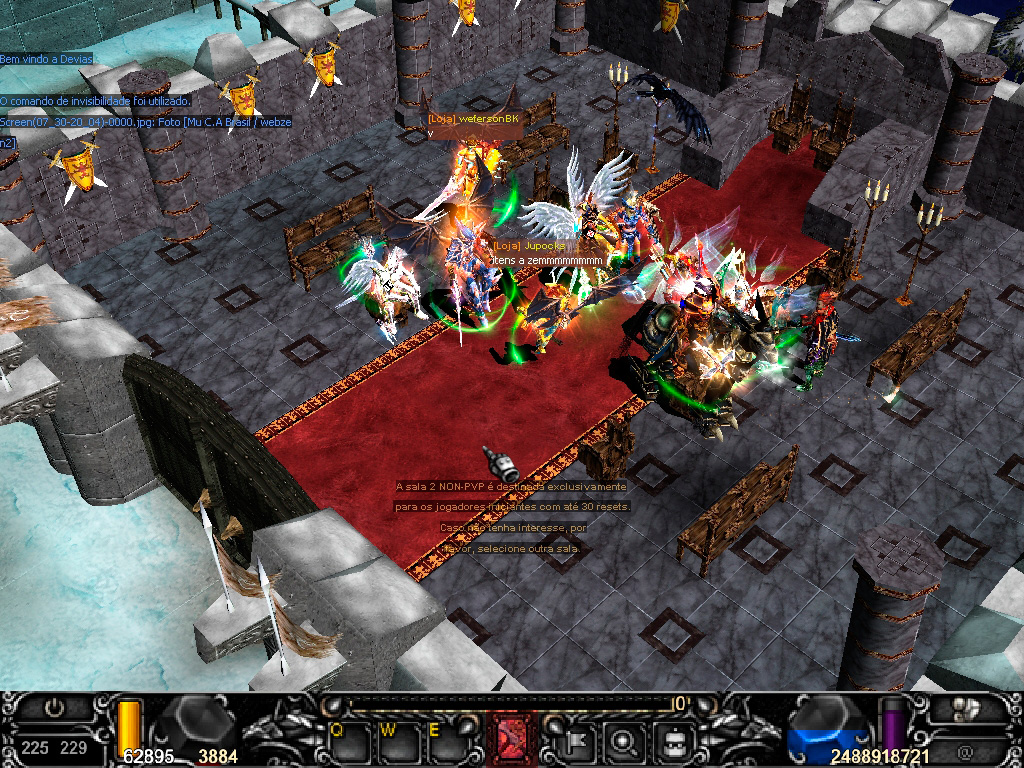This screenshot has width=1024, height=768.
Task: Open the friends list icon
Action: (x=964, y=709)
